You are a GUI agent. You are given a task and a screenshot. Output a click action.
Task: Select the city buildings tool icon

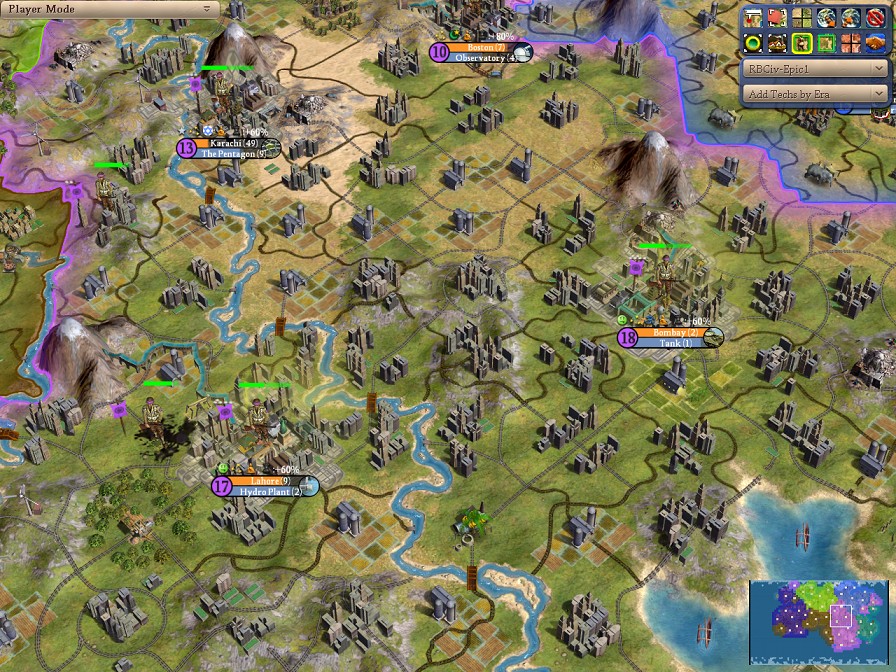pos(777,43)
